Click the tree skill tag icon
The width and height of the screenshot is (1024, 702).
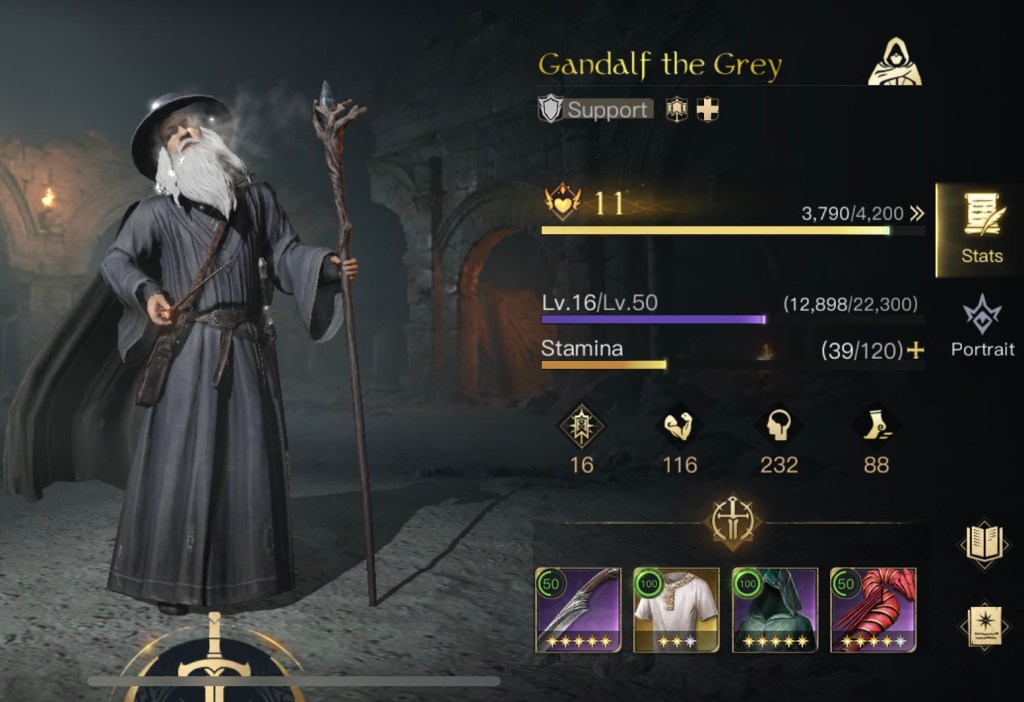coord(678,109)
